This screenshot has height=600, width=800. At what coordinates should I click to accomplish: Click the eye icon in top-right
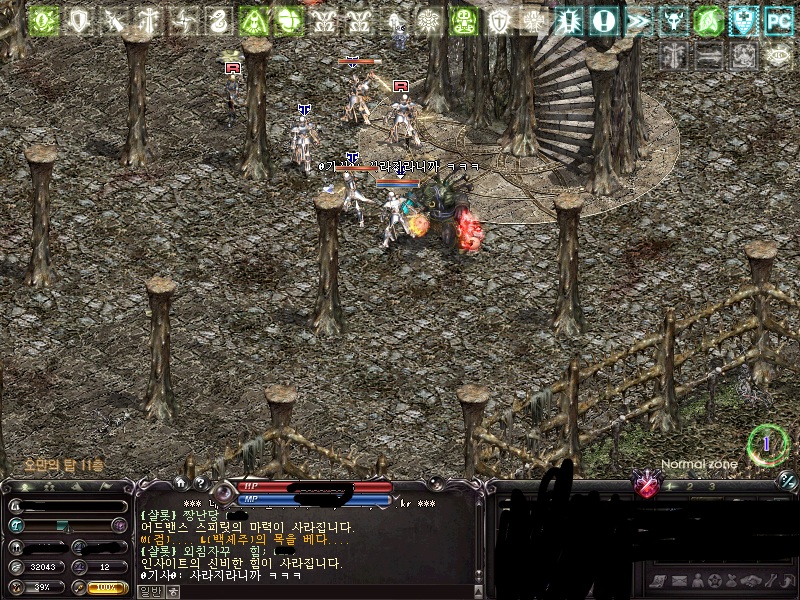[778, 56]
